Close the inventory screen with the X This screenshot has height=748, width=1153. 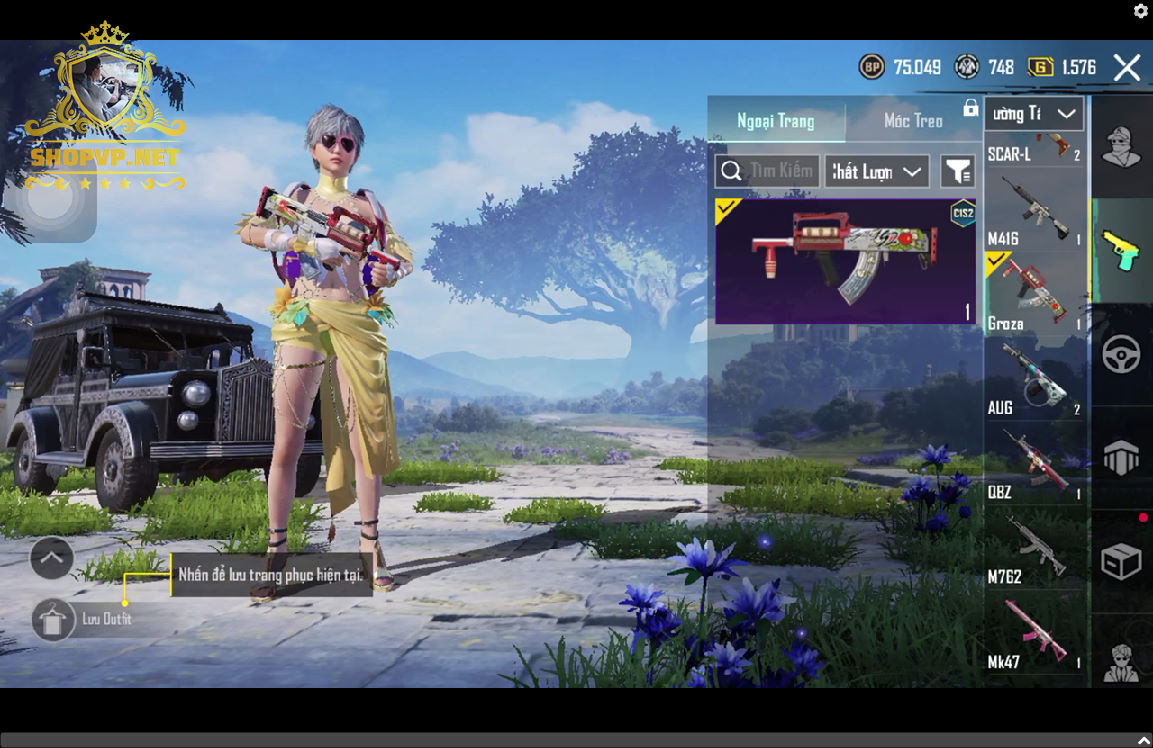point(1127,67)
